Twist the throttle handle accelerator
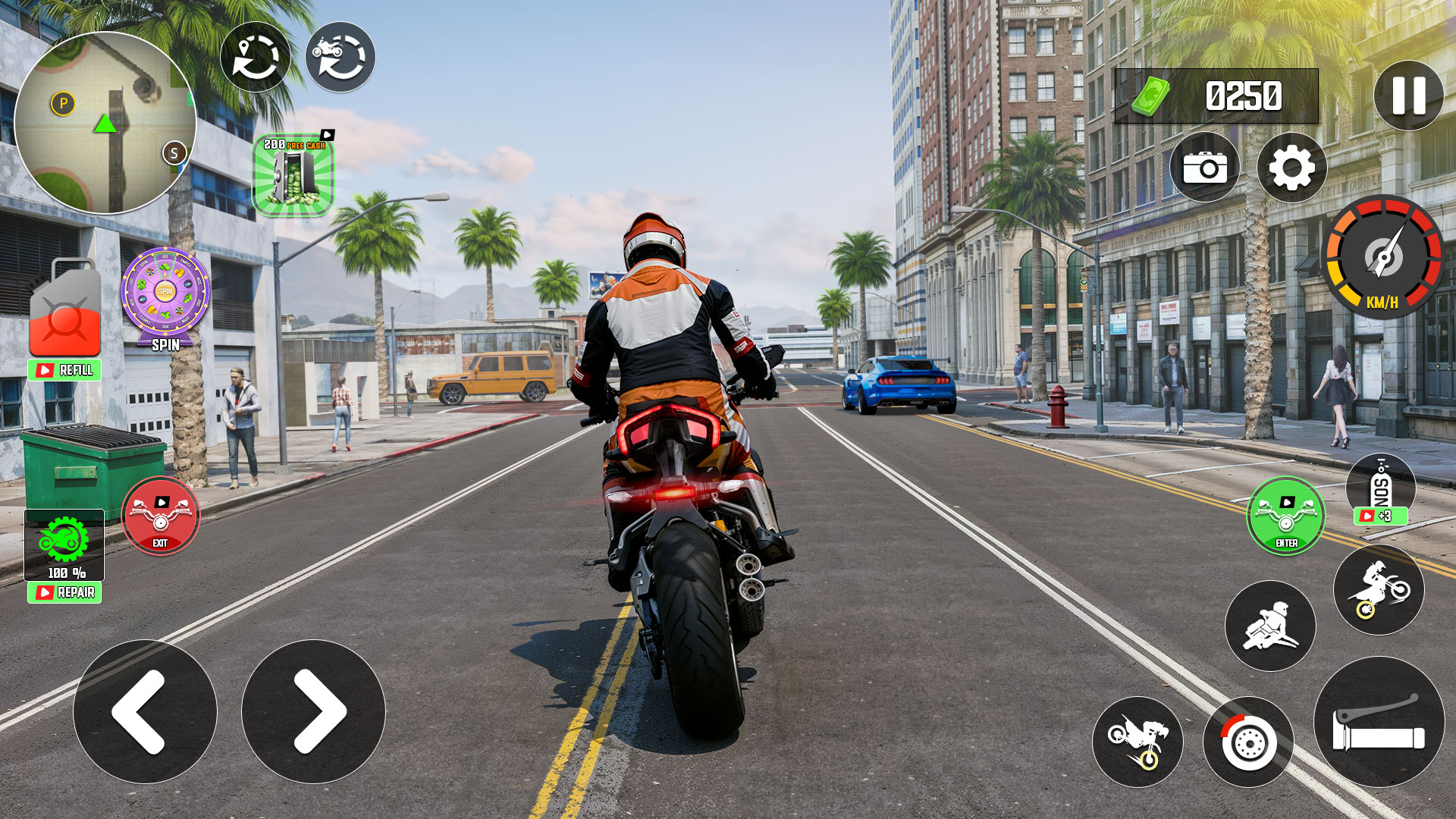Image resolution: width=1456 pixels, height=819 pixels. coord(1379,722)
